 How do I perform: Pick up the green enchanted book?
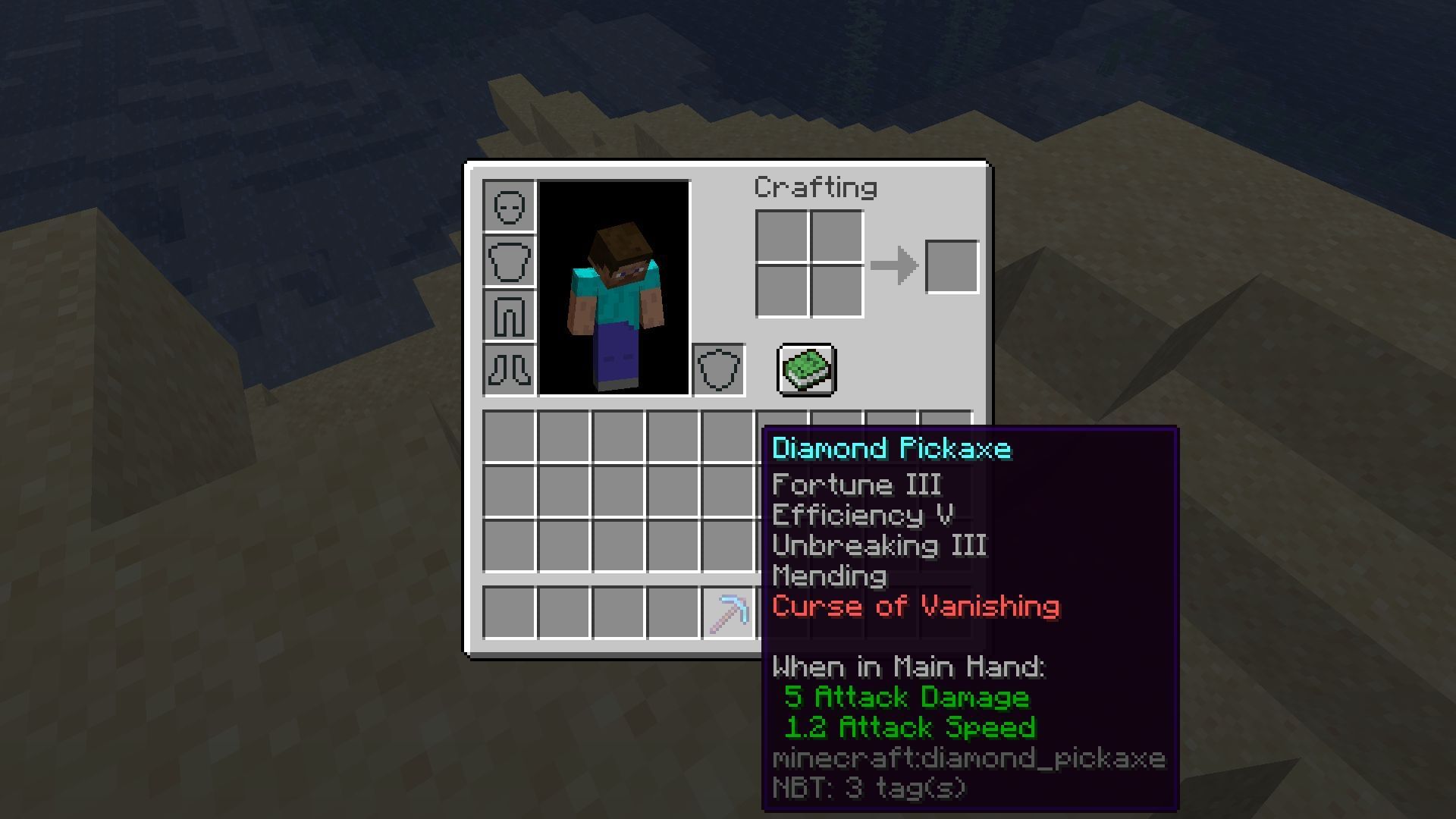point(805,369)
